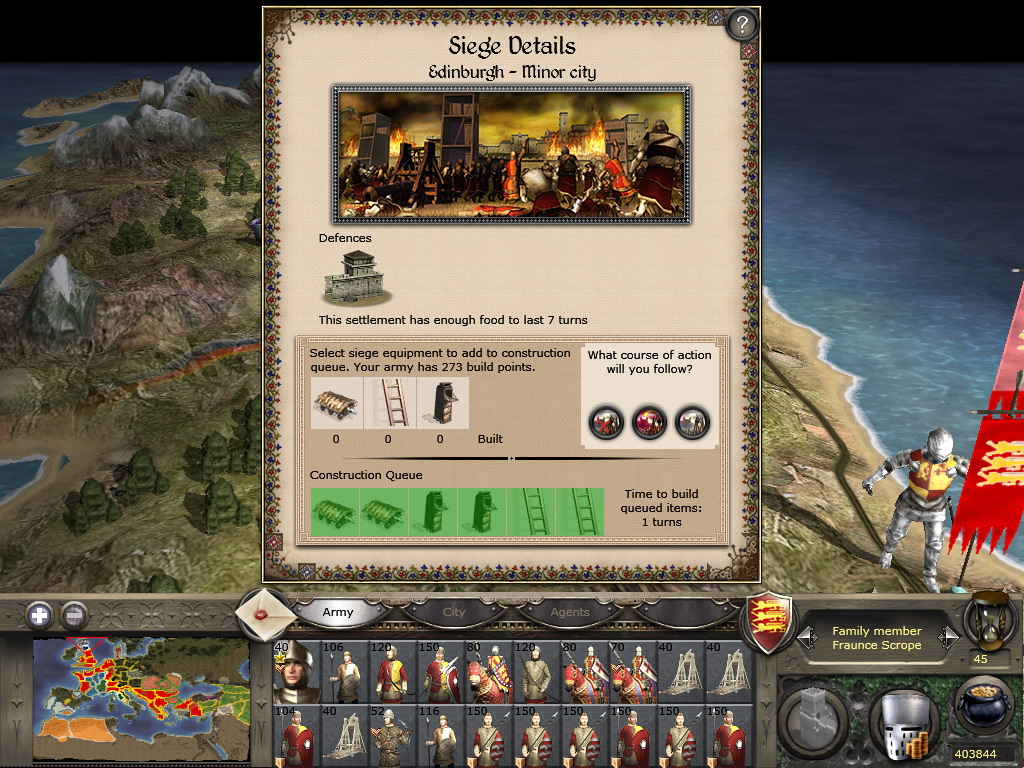Add a siege tower to the construction queue
Screen dimensions: 1024x768
pyautogui.click(x=440, y=403)
